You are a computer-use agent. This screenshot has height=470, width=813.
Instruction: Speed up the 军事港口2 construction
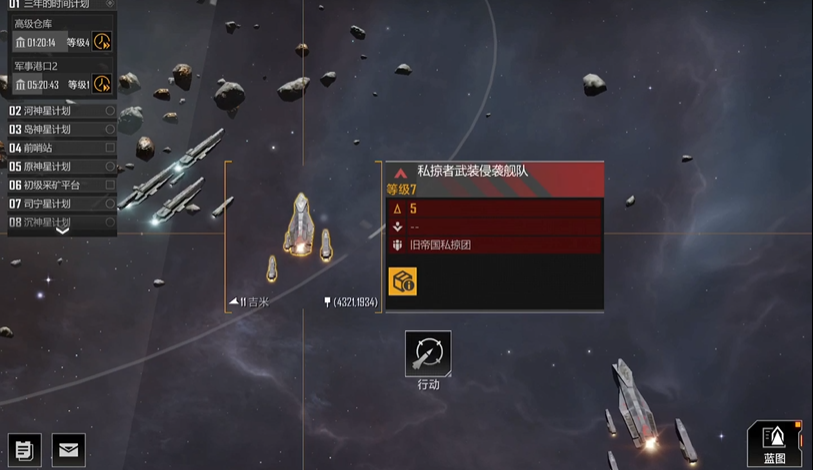point(102,84)
